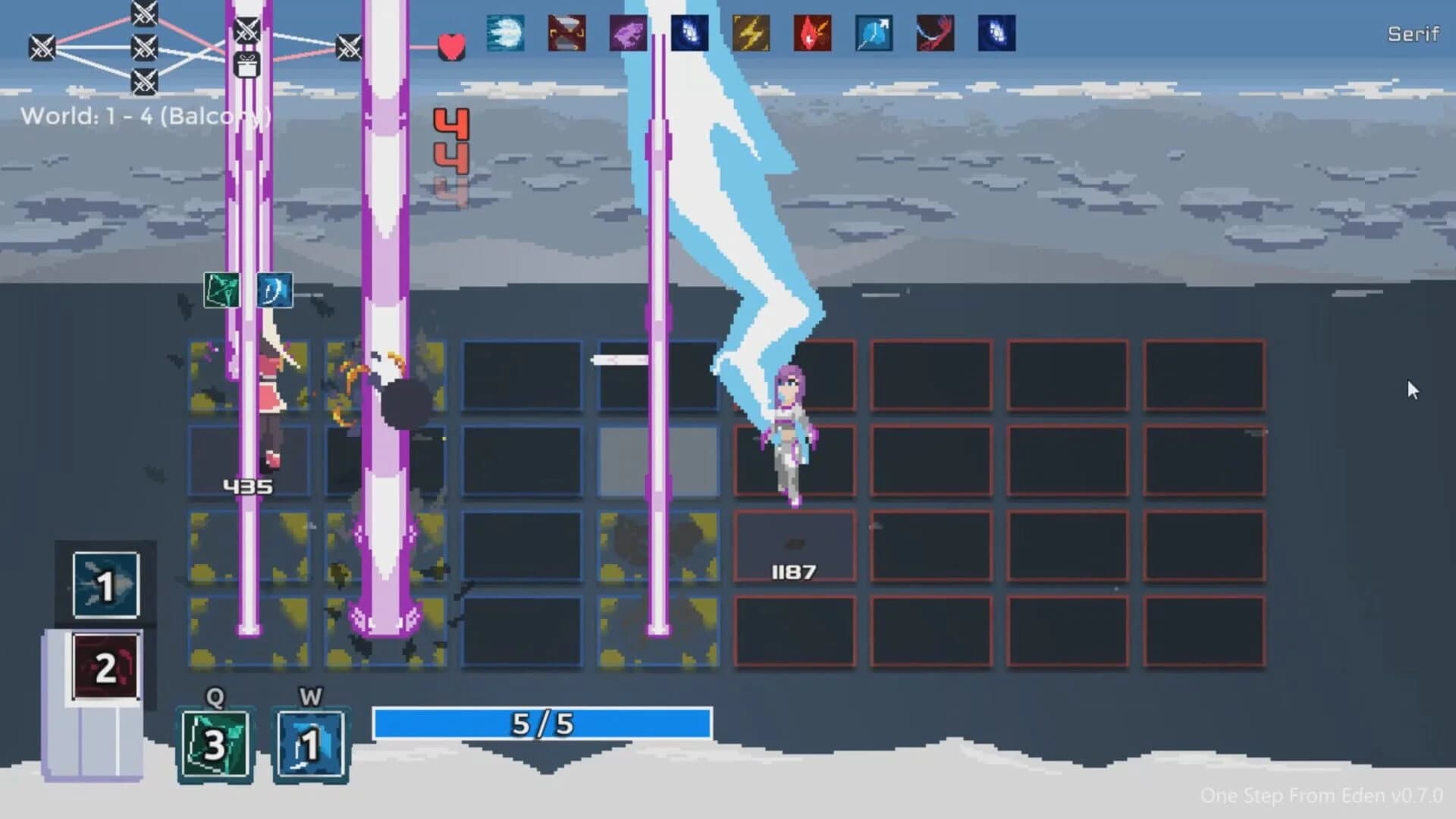
Task: Select the purple wolf spell icon
Action: [x=627, y=33]
